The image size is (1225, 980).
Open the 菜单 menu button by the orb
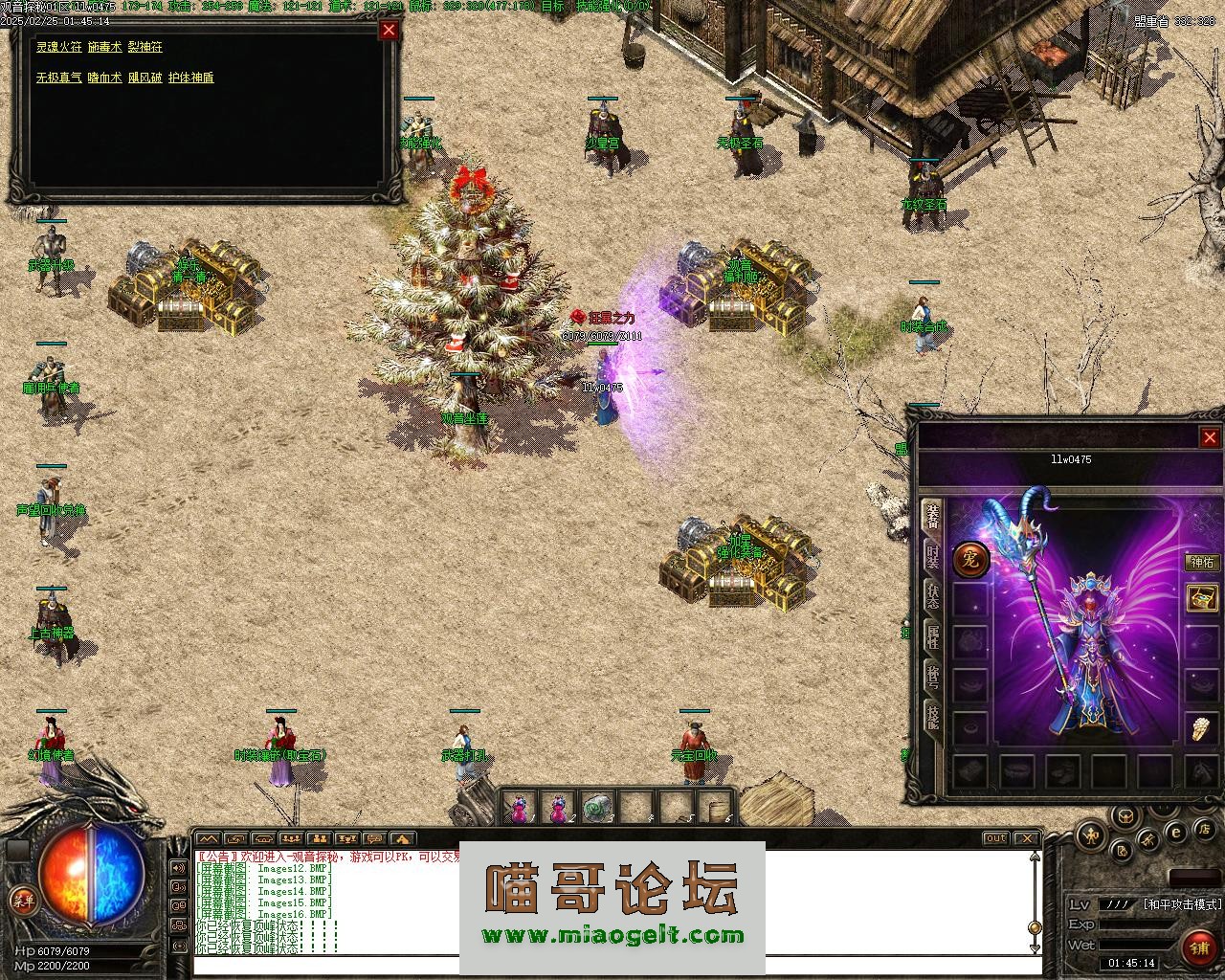coord(21,900)
